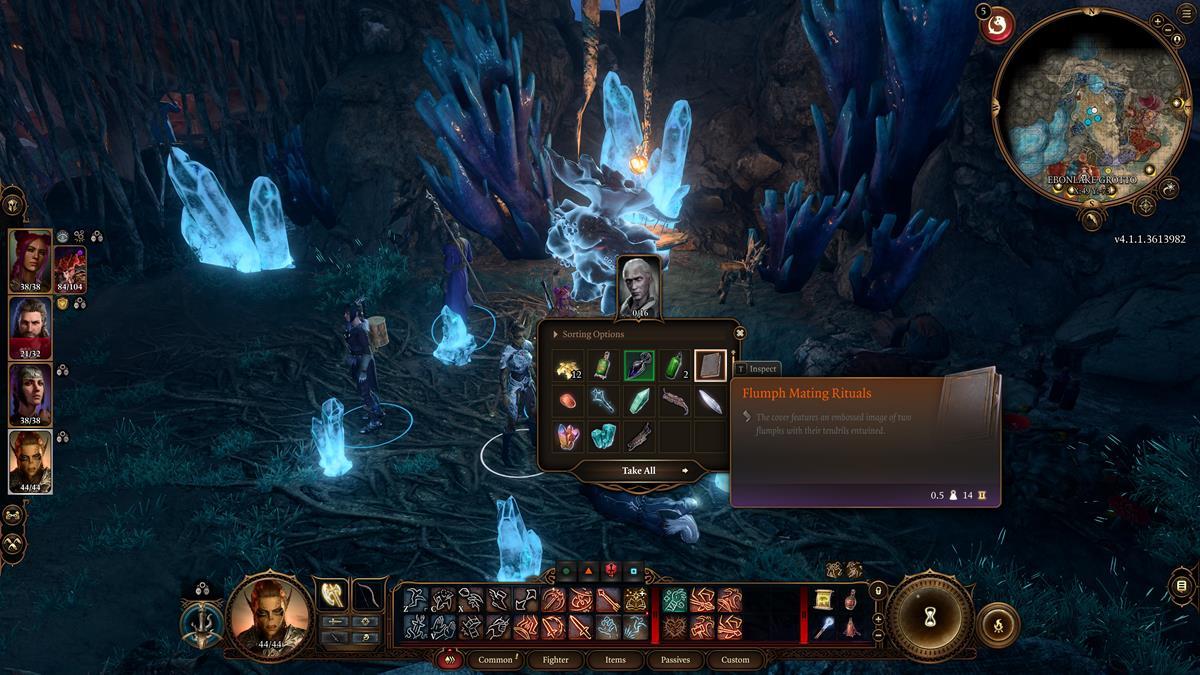Select the teal crystal cluster loot slot
The height and width of the screenshot is (675, 1200).
coord(604,436)
